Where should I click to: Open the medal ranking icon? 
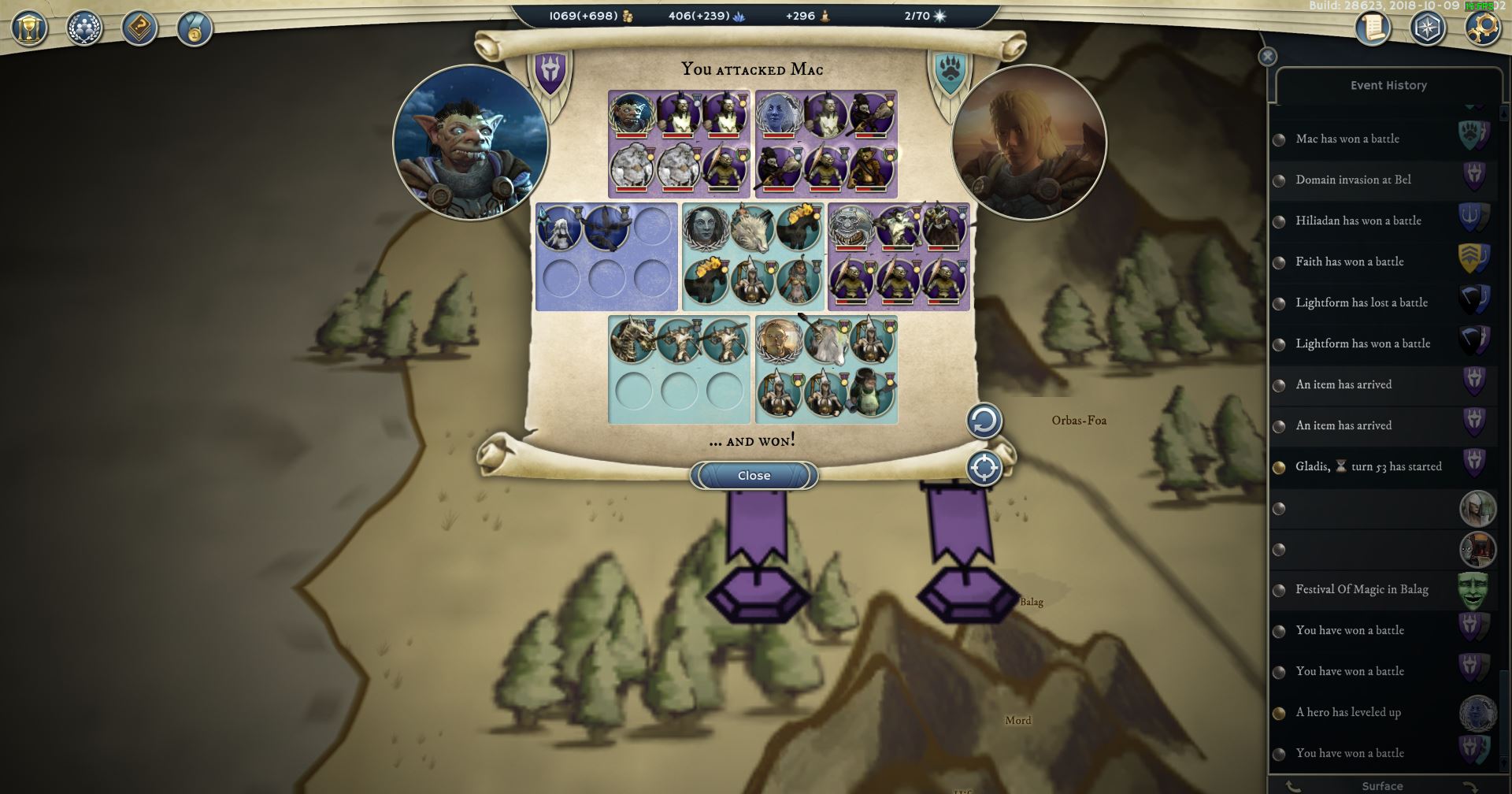click(x=195, y=29)
